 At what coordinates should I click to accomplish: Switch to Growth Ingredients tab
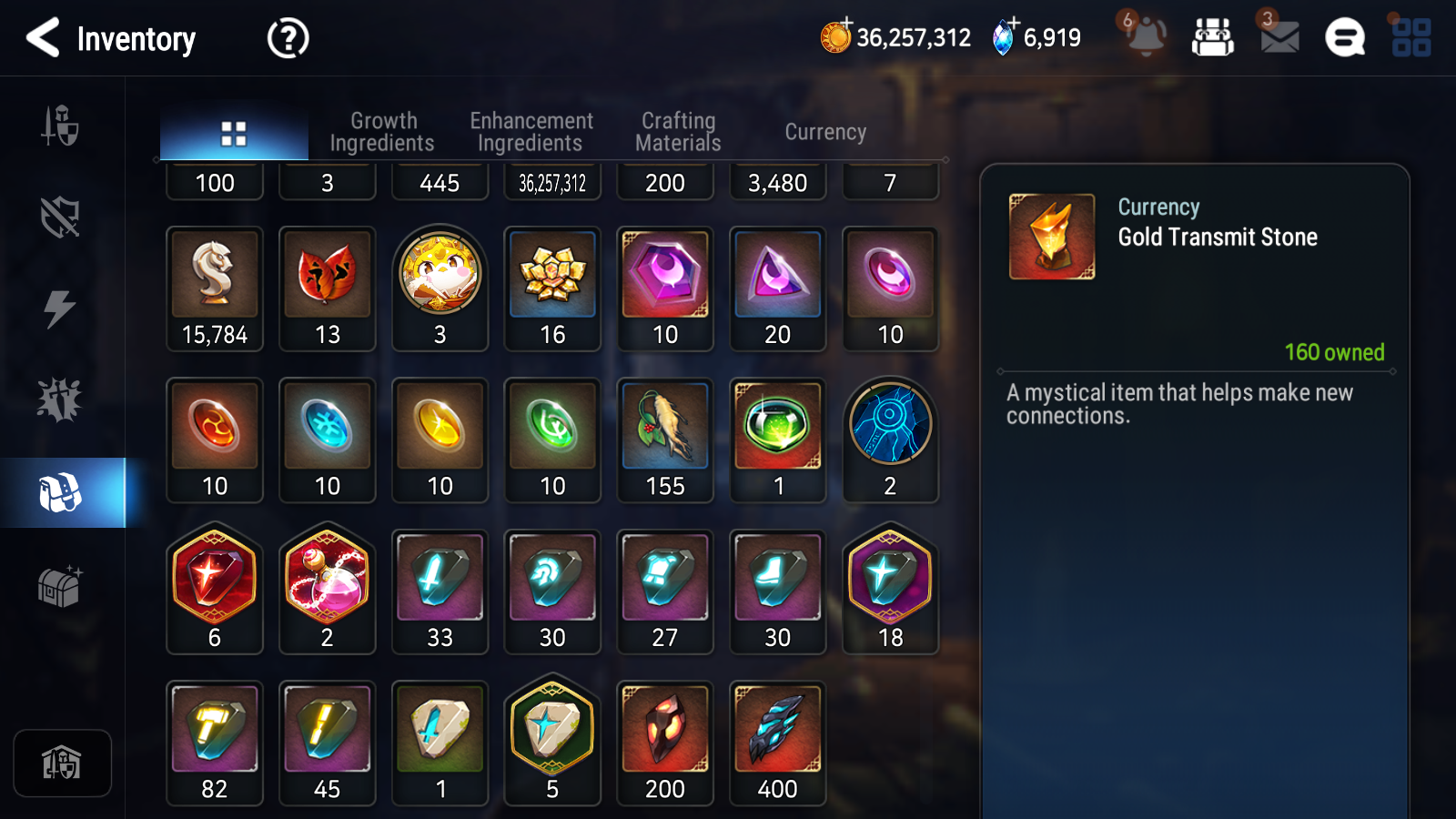[x=382, y=132]
